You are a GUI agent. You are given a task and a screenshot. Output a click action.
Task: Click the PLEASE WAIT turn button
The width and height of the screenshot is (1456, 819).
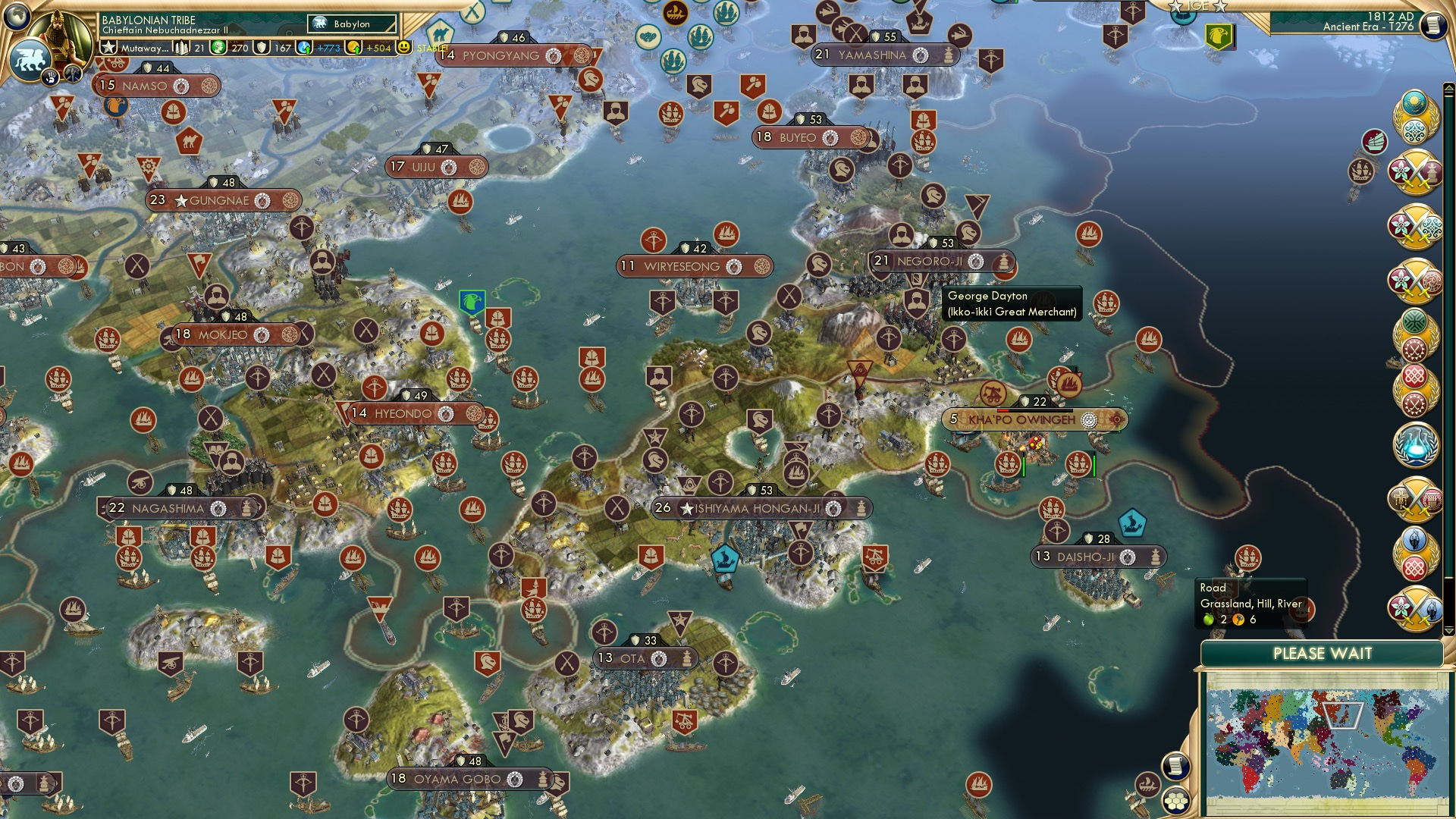1322,654
